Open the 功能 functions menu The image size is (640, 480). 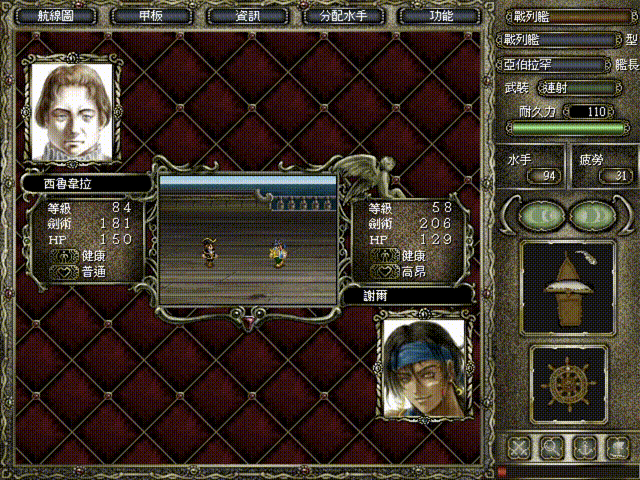440,16
